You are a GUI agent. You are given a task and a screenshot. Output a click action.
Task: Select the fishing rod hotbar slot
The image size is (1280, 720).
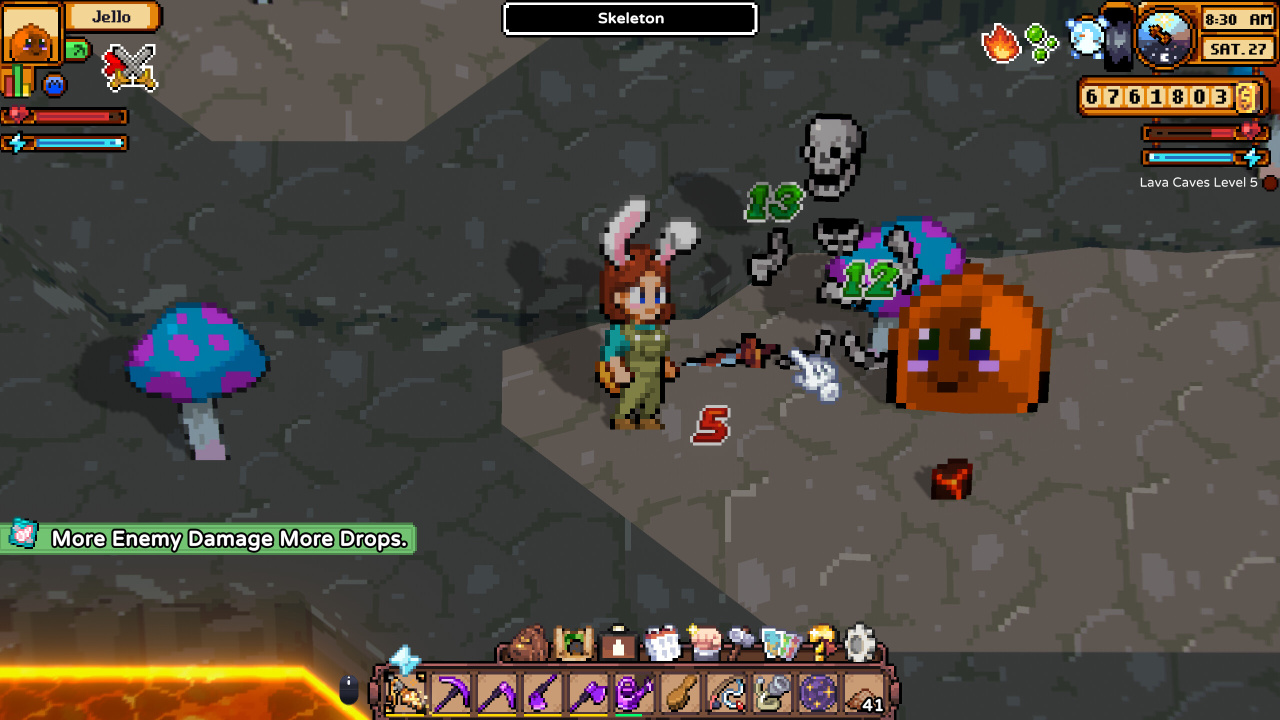point(724,693)
